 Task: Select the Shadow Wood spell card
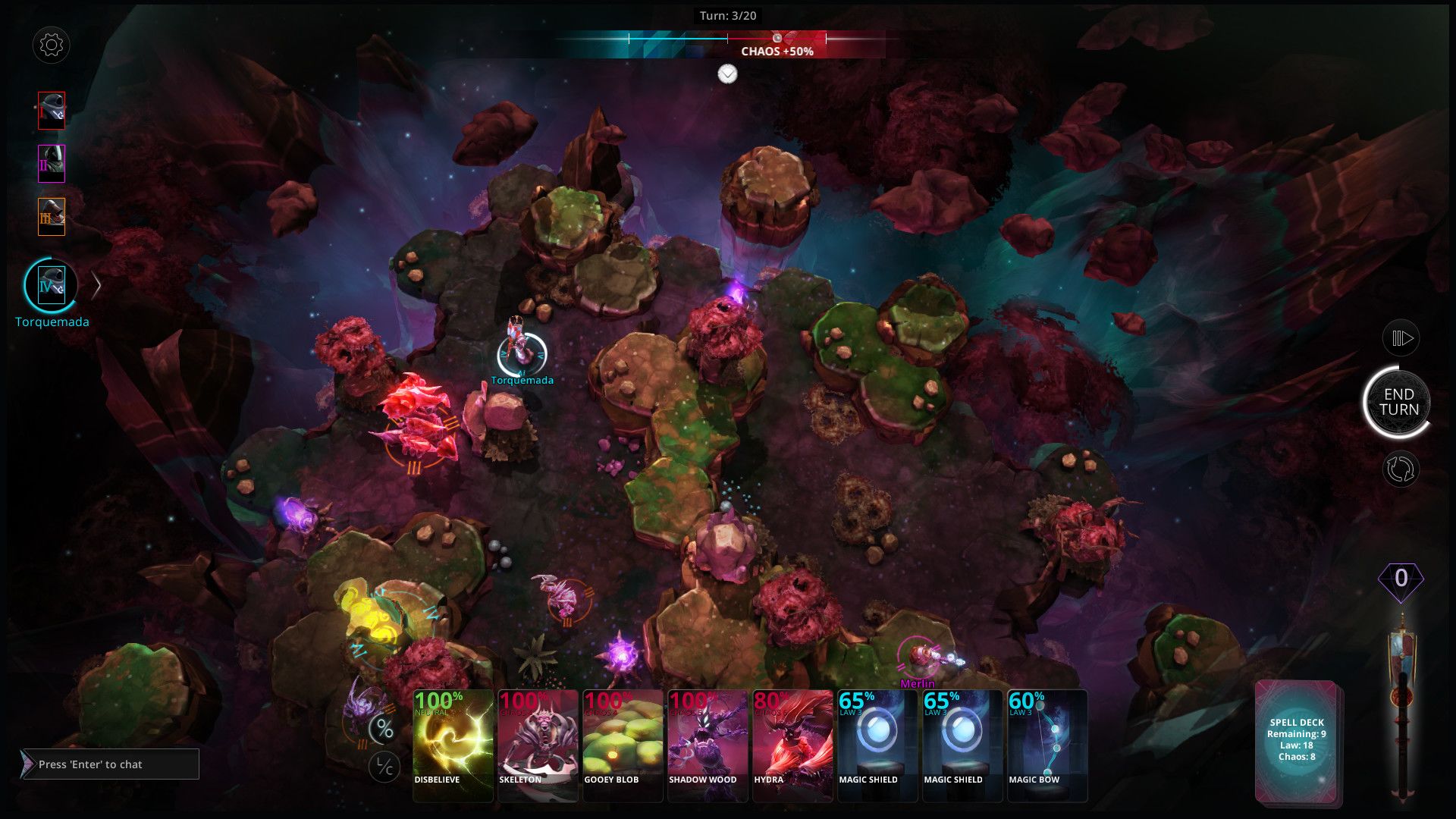[708, 745]
